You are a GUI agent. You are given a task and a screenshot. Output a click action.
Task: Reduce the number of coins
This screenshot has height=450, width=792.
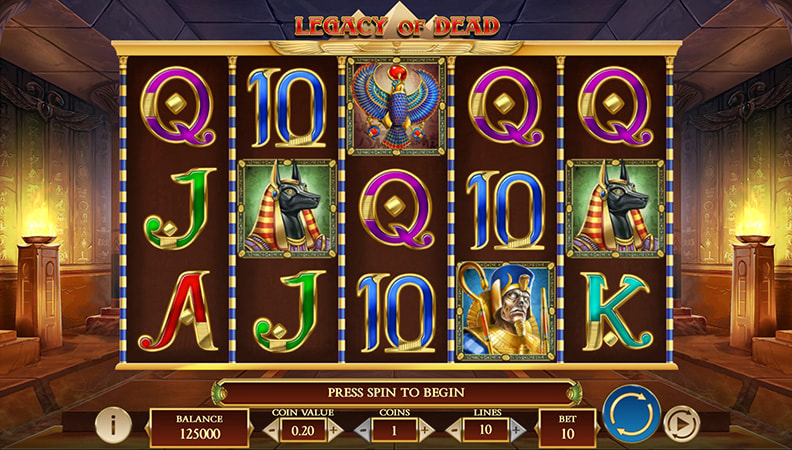point(362,430)
